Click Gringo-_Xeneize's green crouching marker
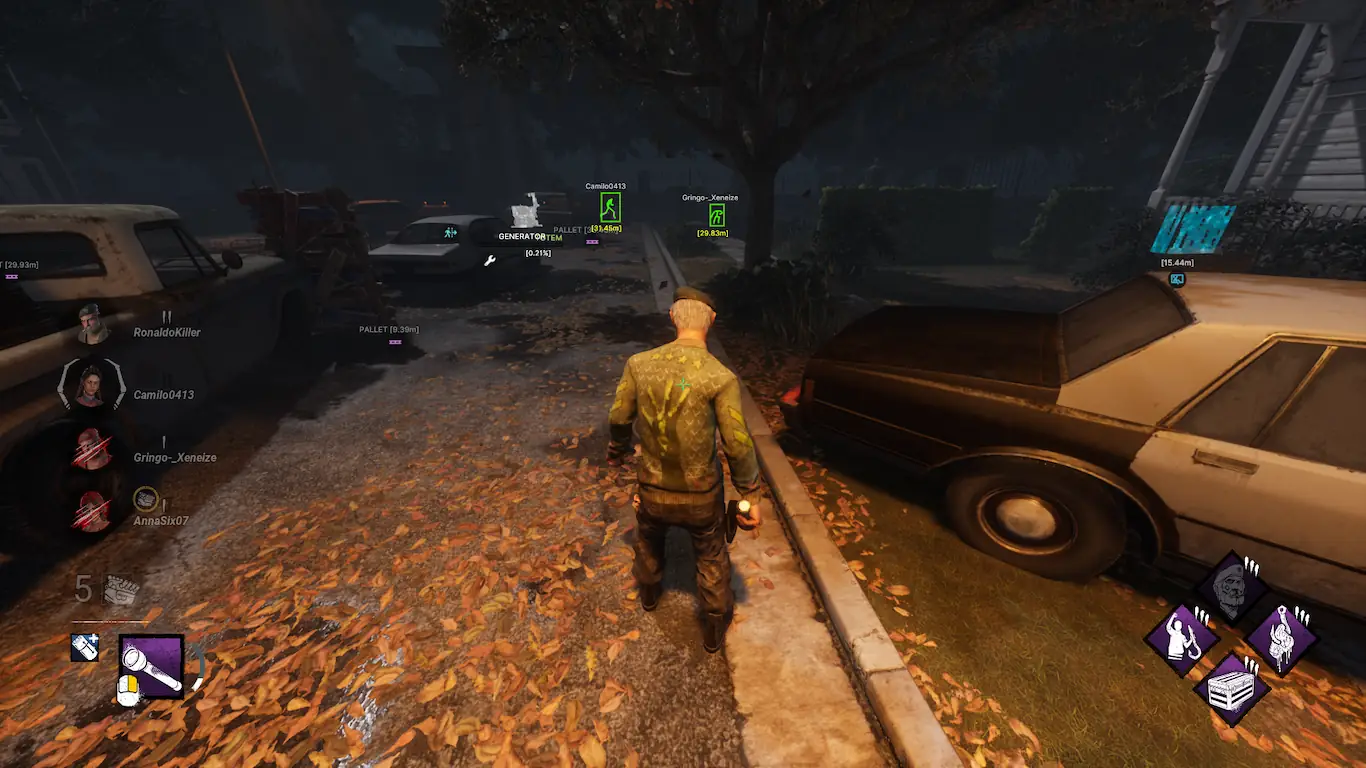 (717, 215)
